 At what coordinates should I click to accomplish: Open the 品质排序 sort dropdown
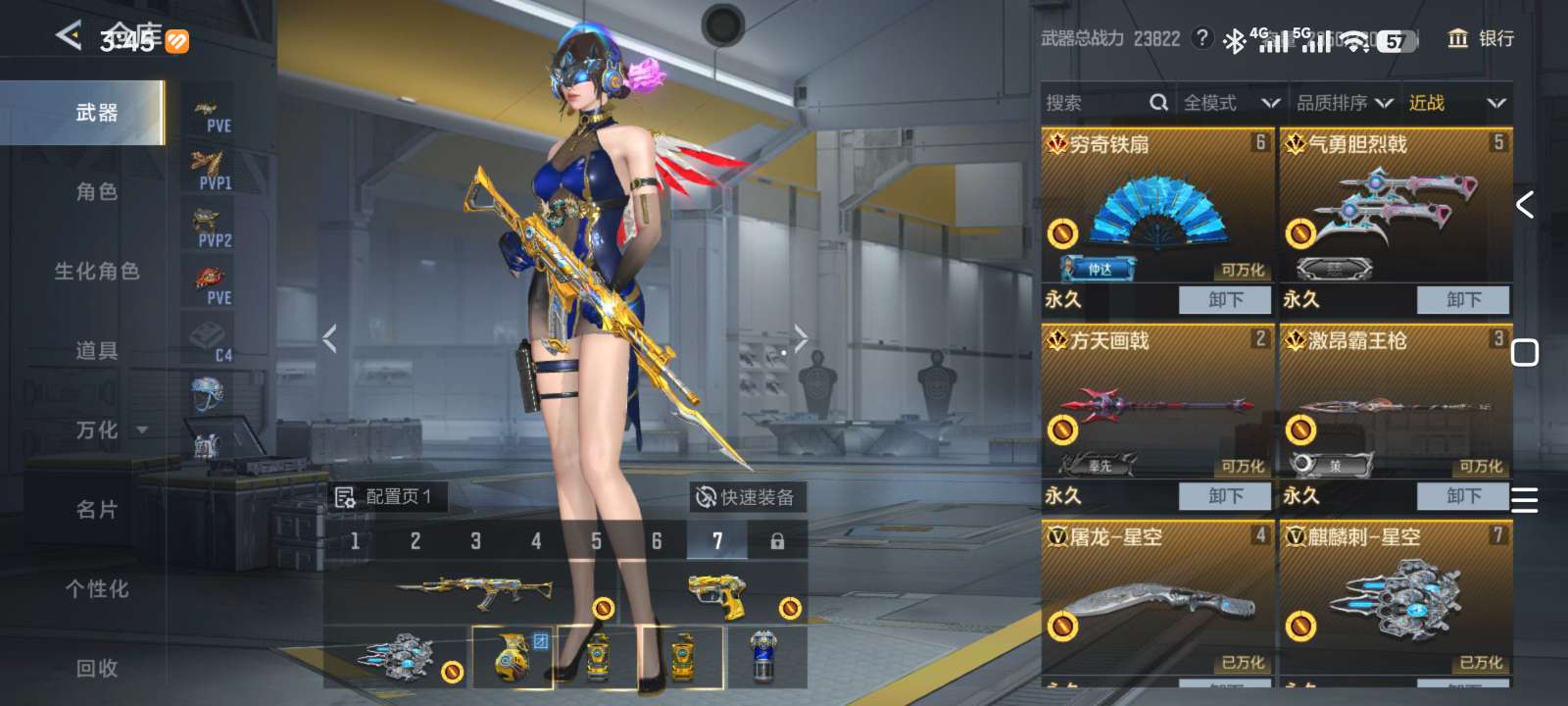click(1345, 103)
